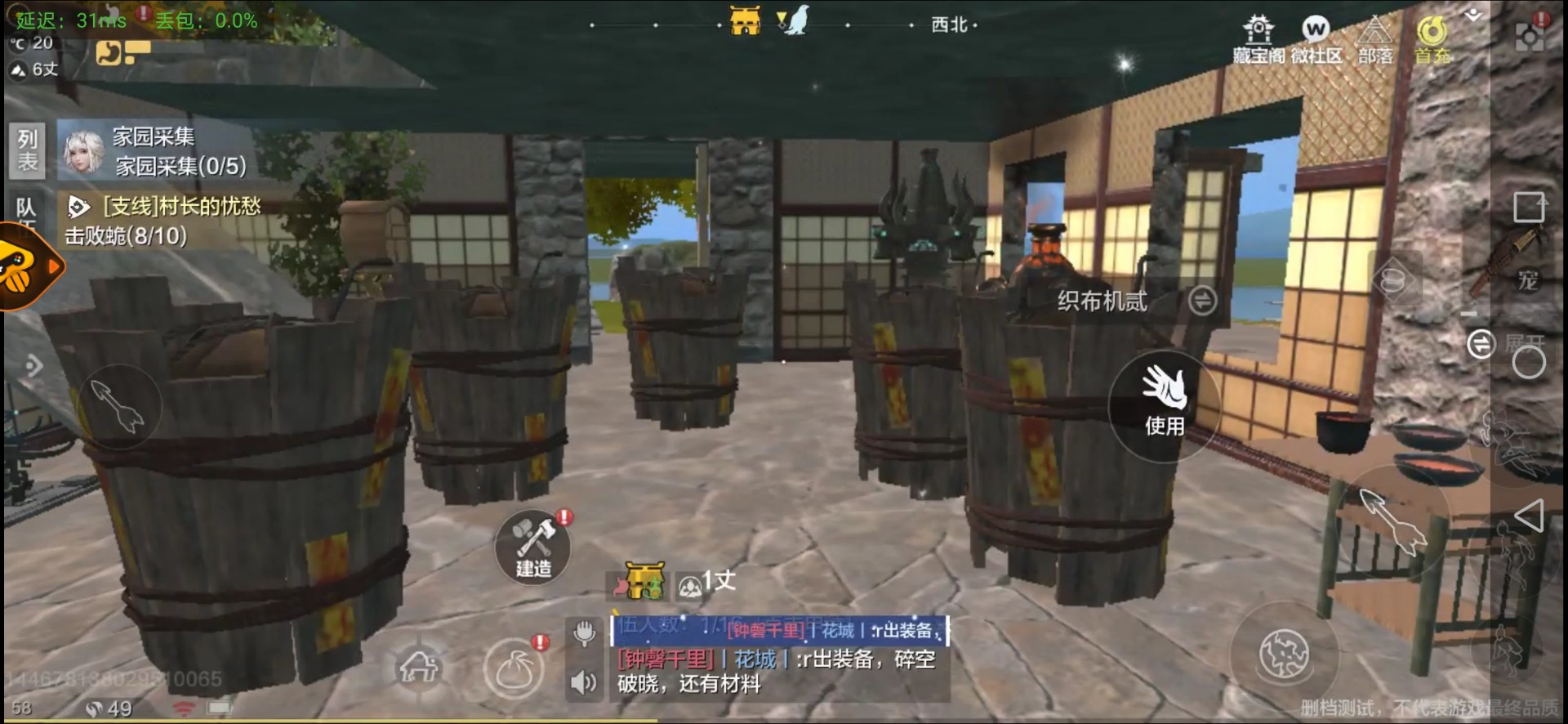Open the camera screenshot icon

(x=1530, y=36)
